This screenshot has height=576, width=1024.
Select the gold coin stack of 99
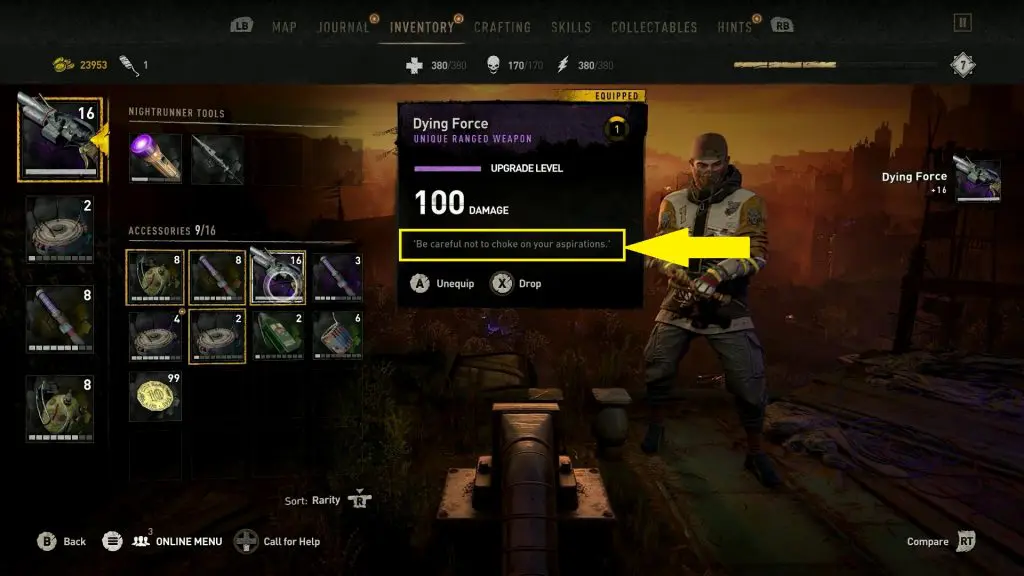click(x=155, y=396)
